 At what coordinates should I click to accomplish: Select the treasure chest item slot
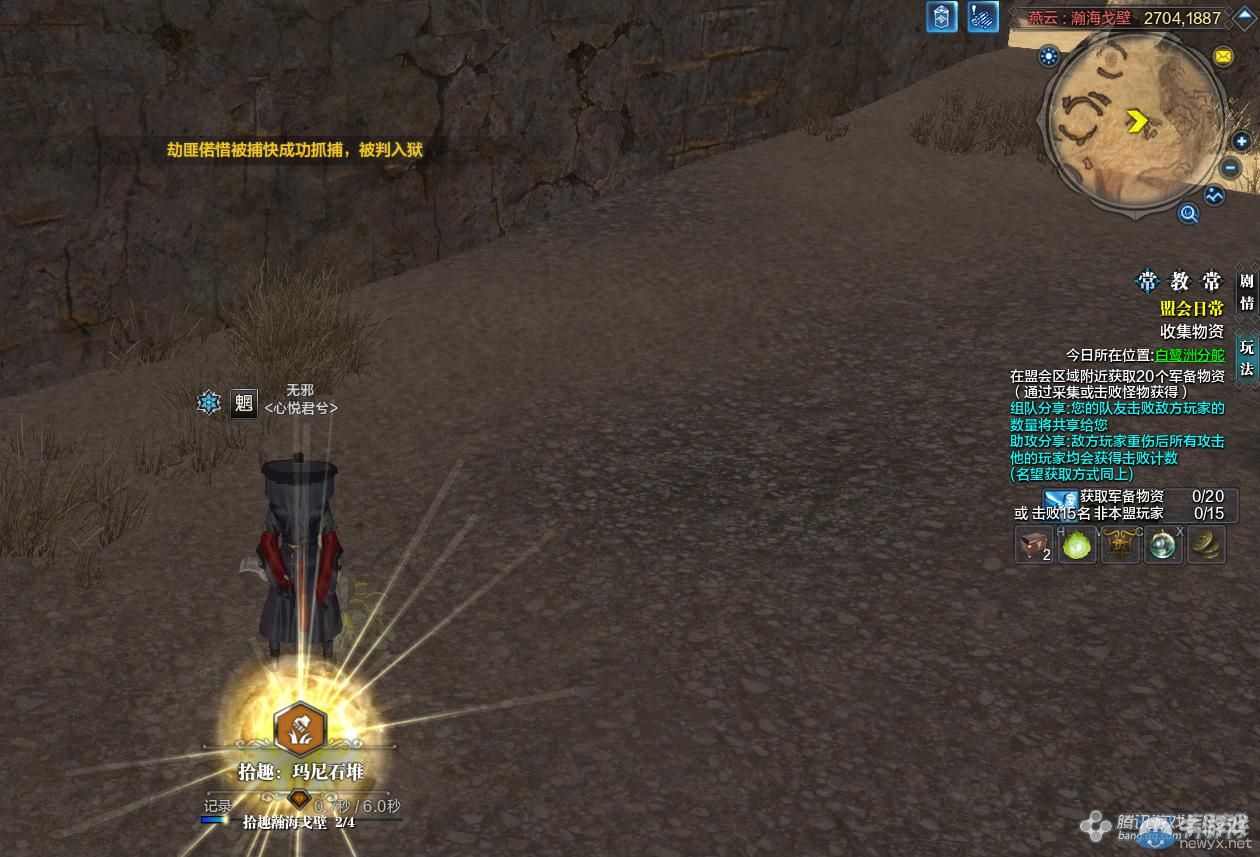tap(1034, 545)
